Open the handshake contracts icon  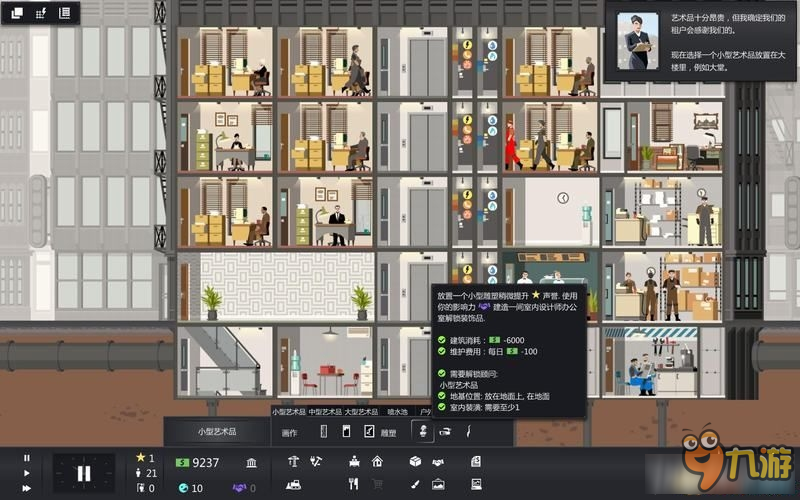click(438, 462)
